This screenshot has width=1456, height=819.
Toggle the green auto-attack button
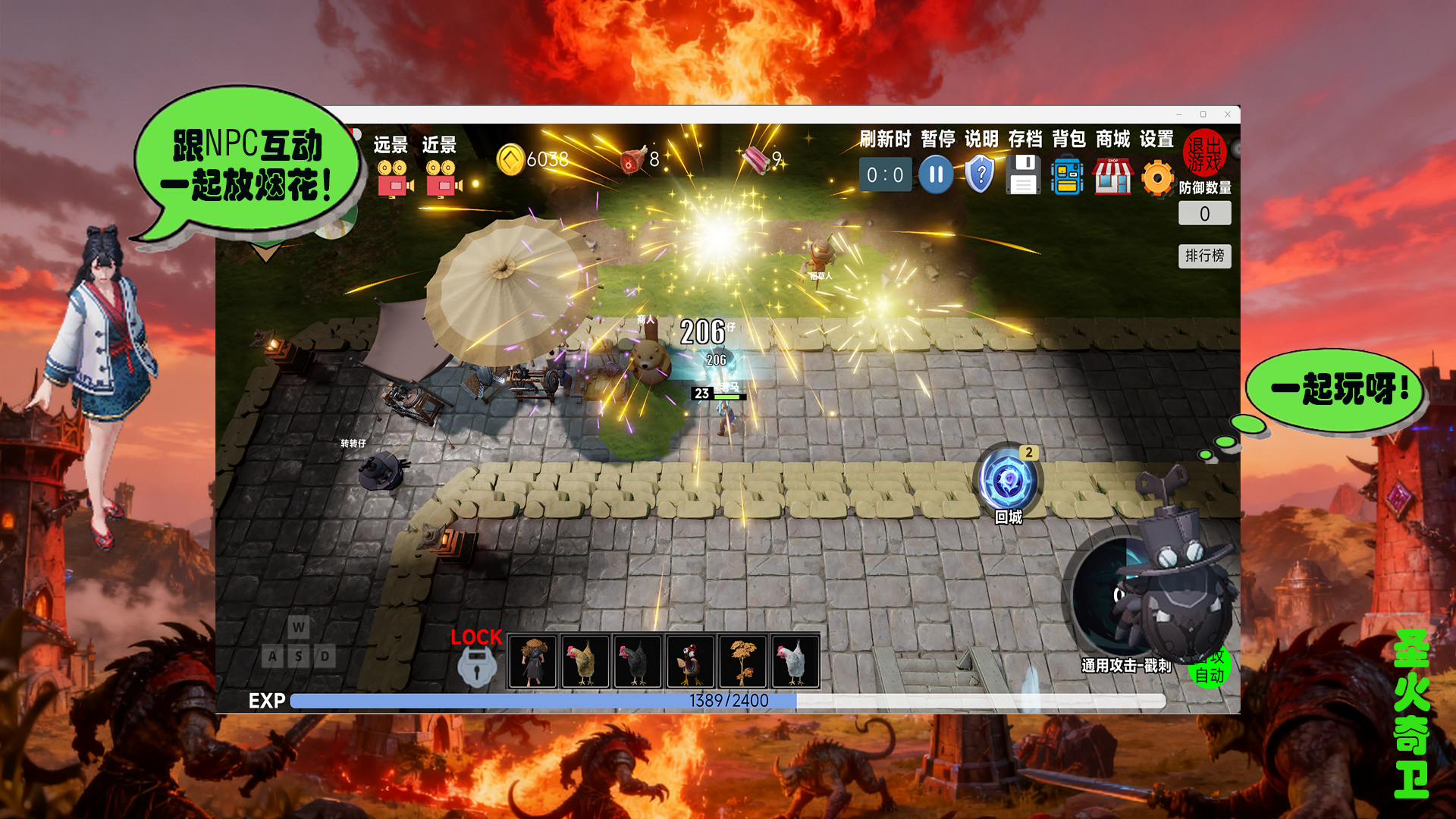point(1209,672)
